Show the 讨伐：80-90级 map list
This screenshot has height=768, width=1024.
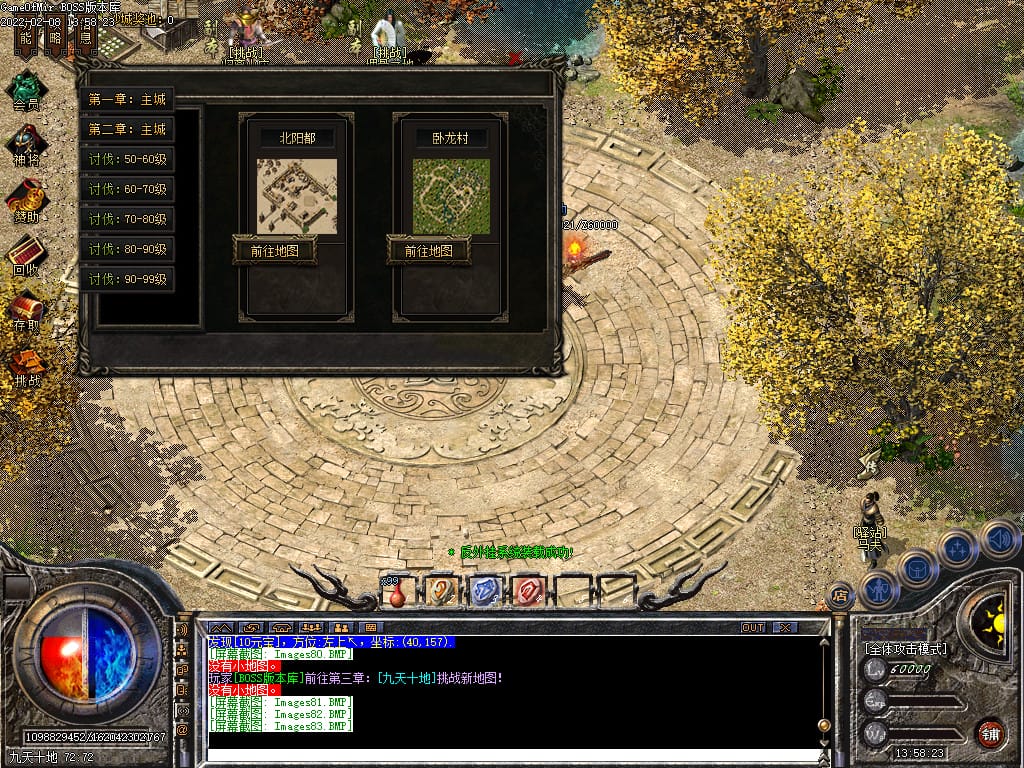(127, 249)
